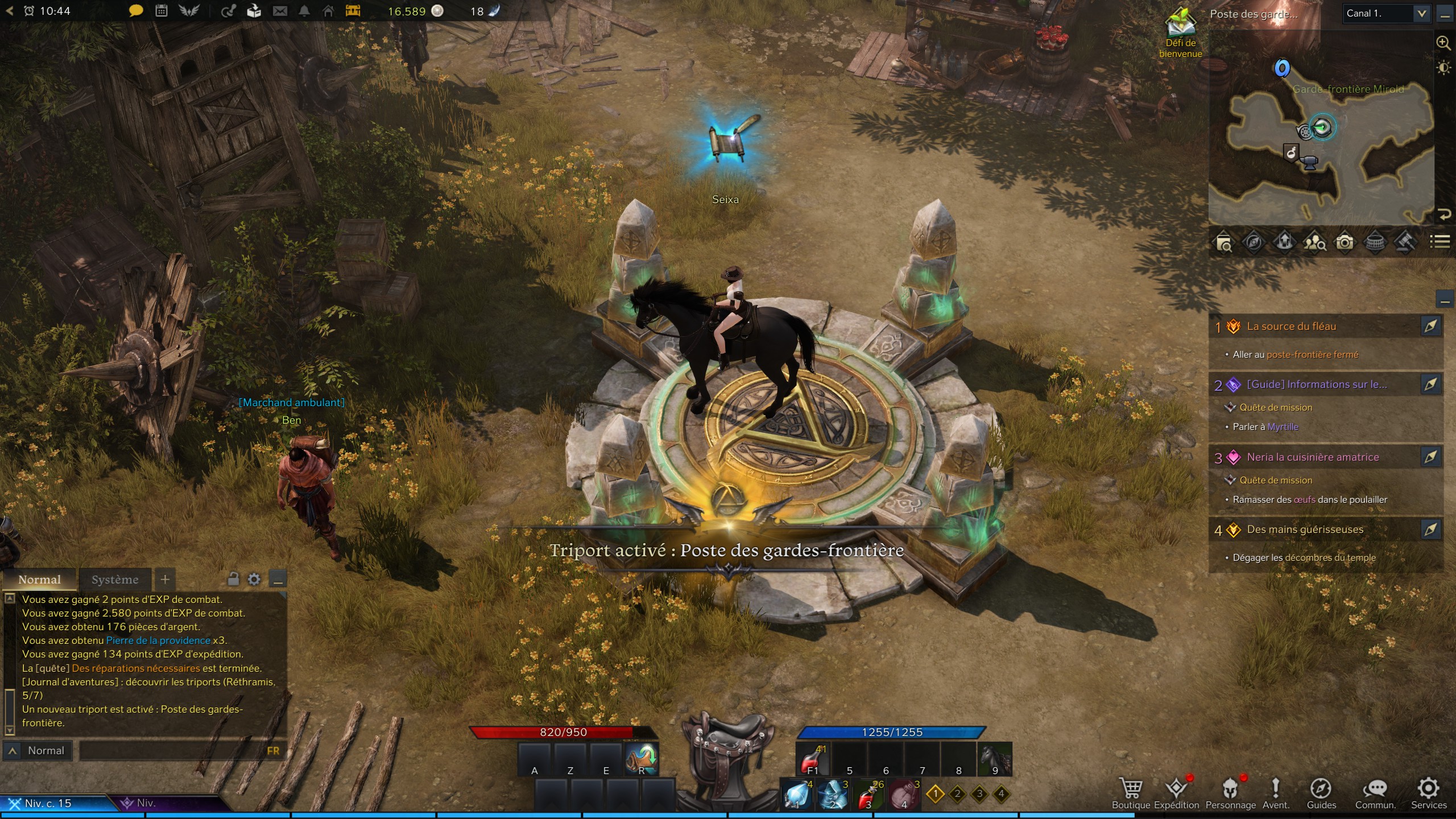Zoom in on the minimap
The image size is (1456, 819).
click(1443, 43)
